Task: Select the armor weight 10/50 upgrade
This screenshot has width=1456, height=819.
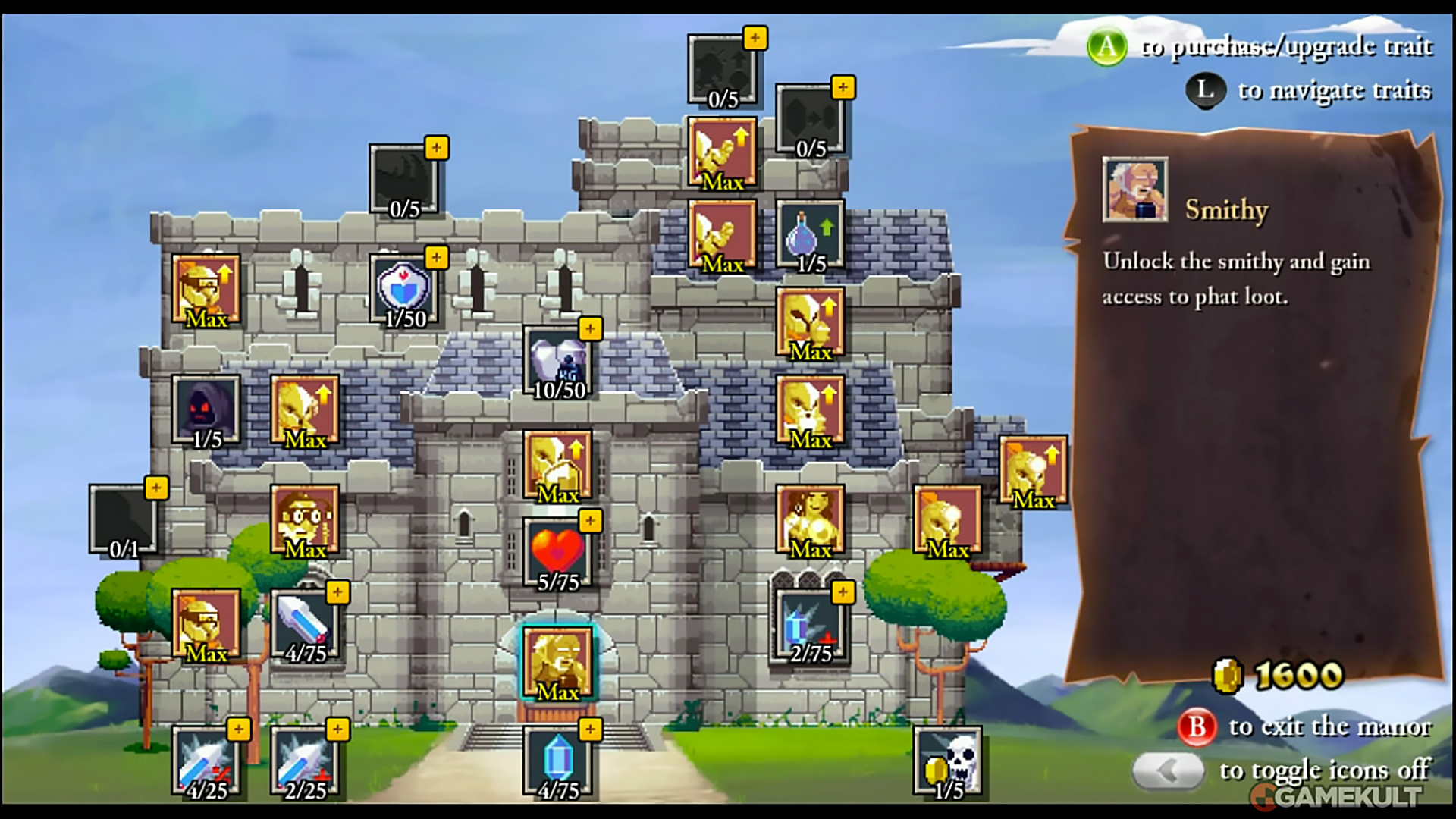Action: pos(558,361)
